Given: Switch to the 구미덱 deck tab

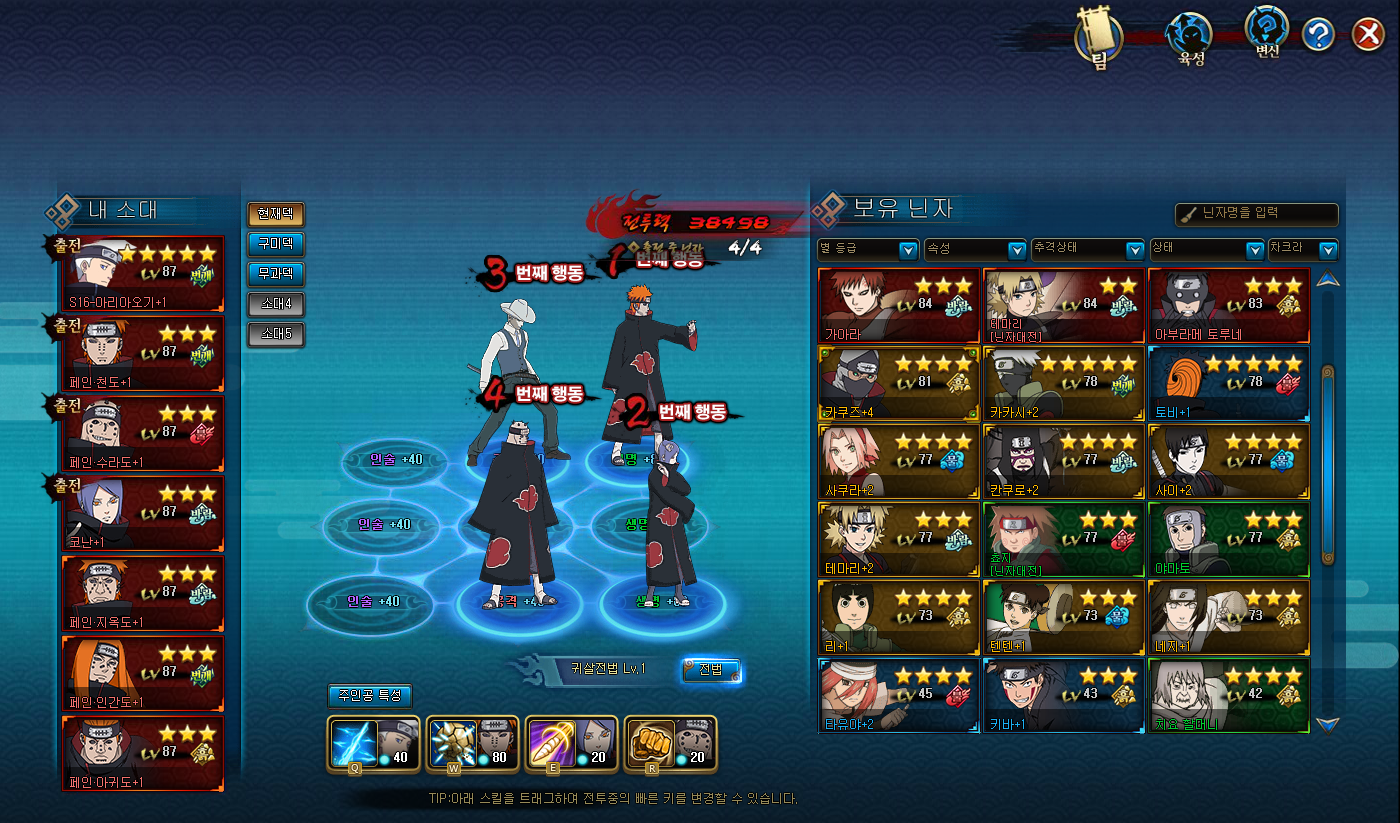Looking at the screenshot, I should 275,244.
